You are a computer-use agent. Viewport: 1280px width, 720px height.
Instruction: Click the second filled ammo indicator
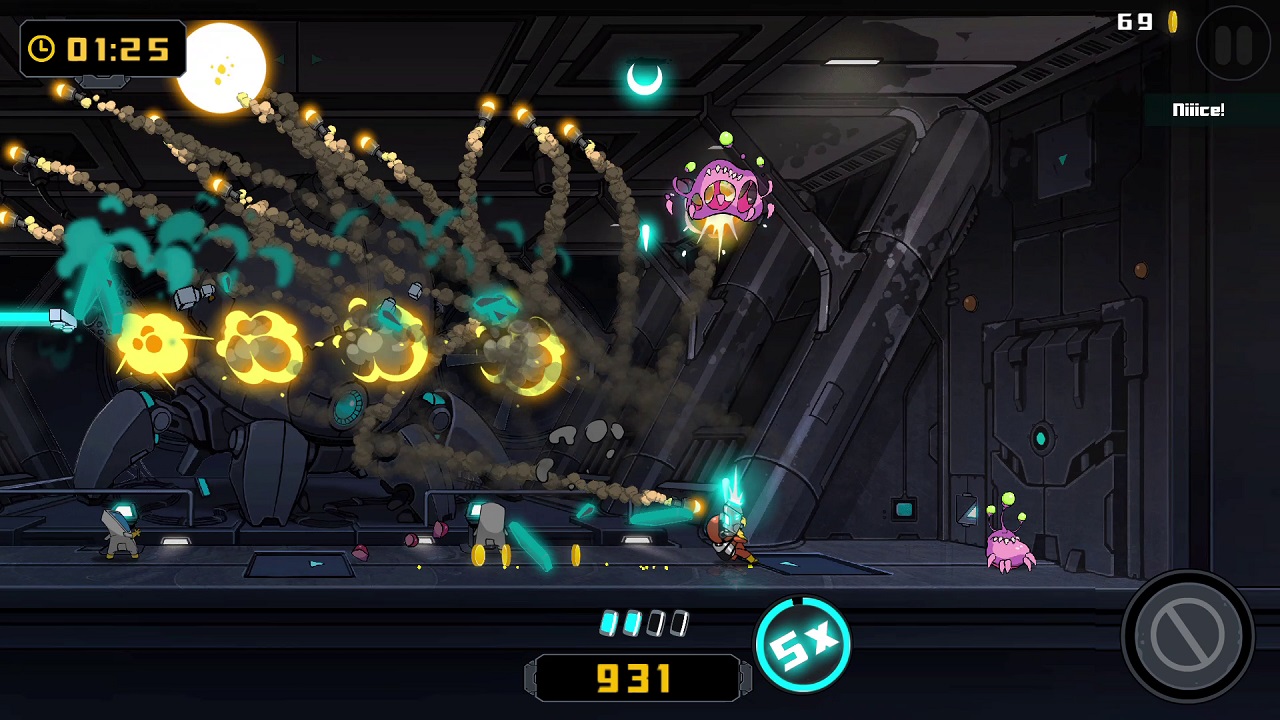(x=634, y=622)
